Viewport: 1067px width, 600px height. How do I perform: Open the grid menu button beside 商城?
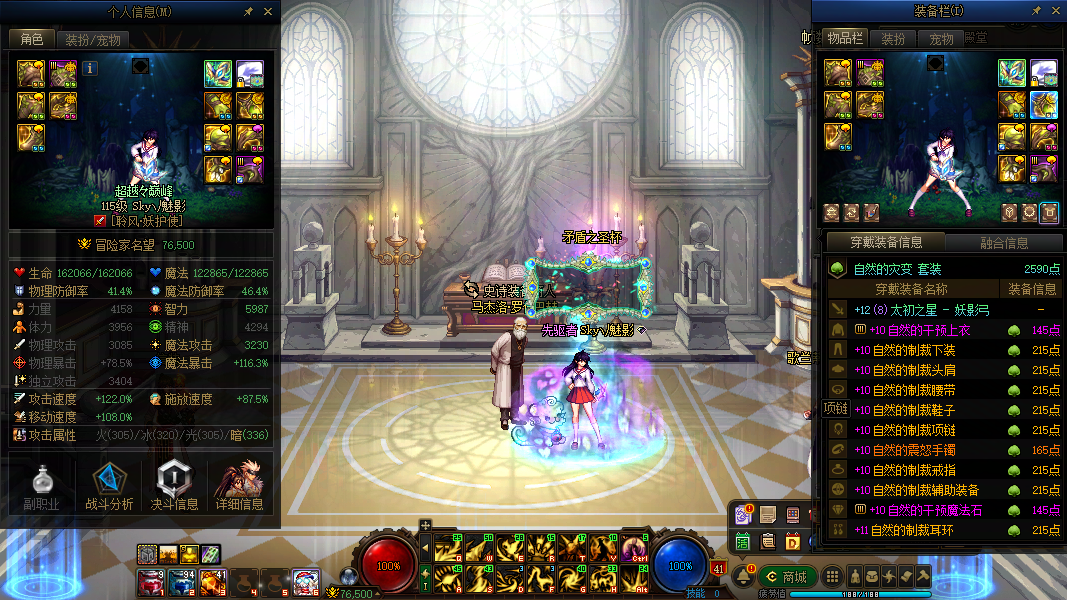[831, 577]
